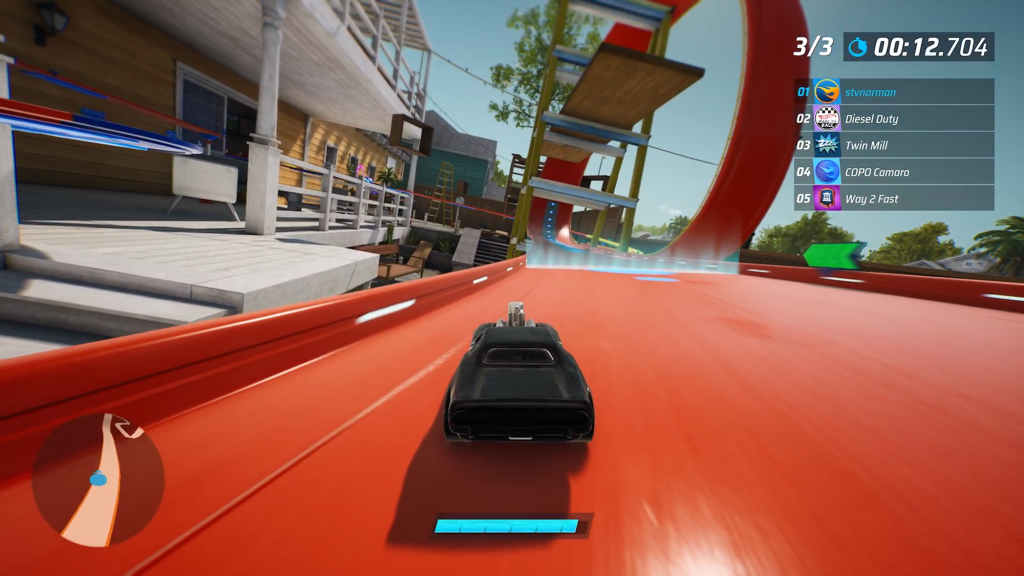Select the Twin Mill racer entry

(x=894, y=145)
